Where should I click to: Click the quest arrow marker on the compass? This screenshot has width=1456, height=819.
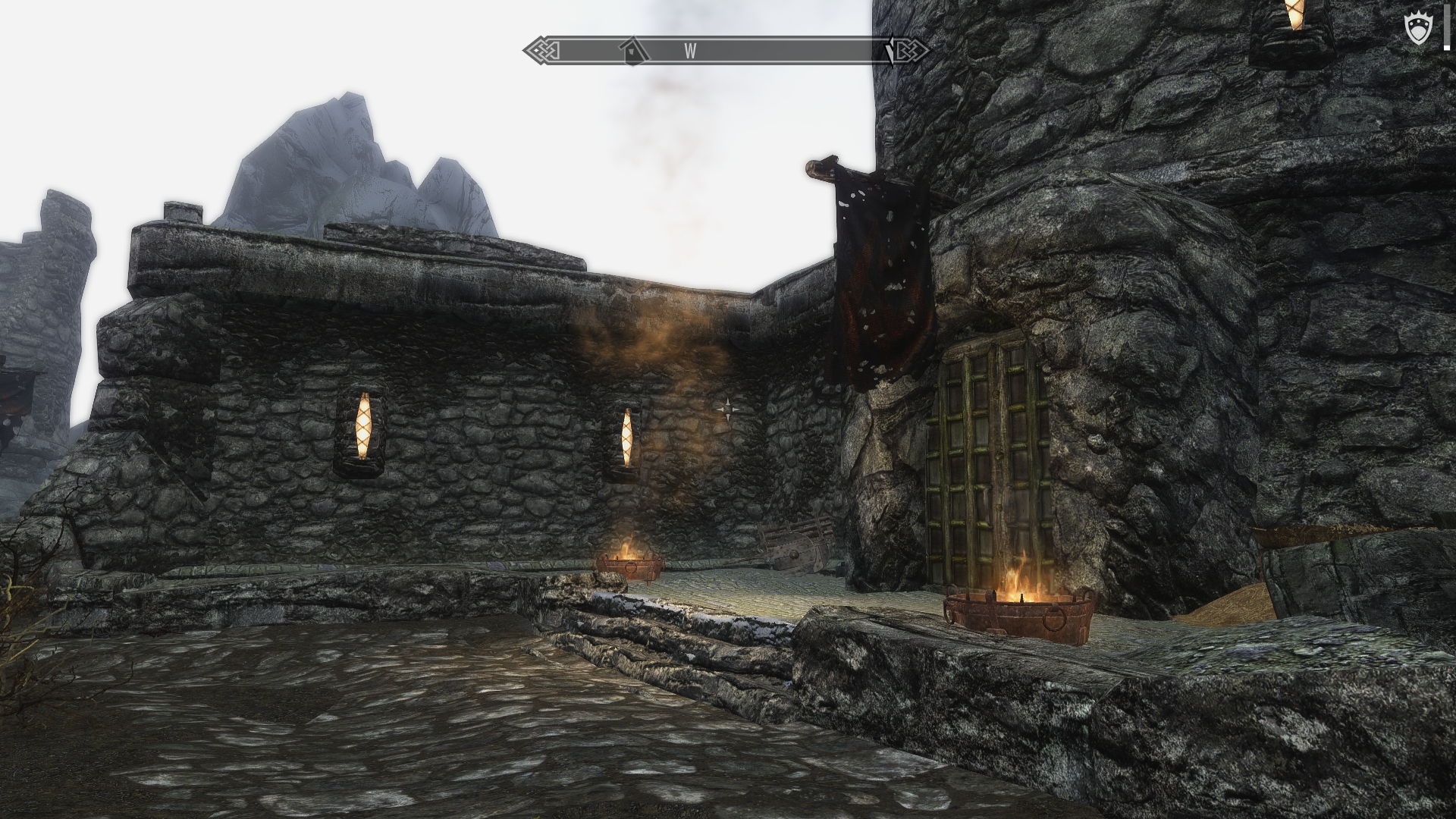(x=890, y=52)
